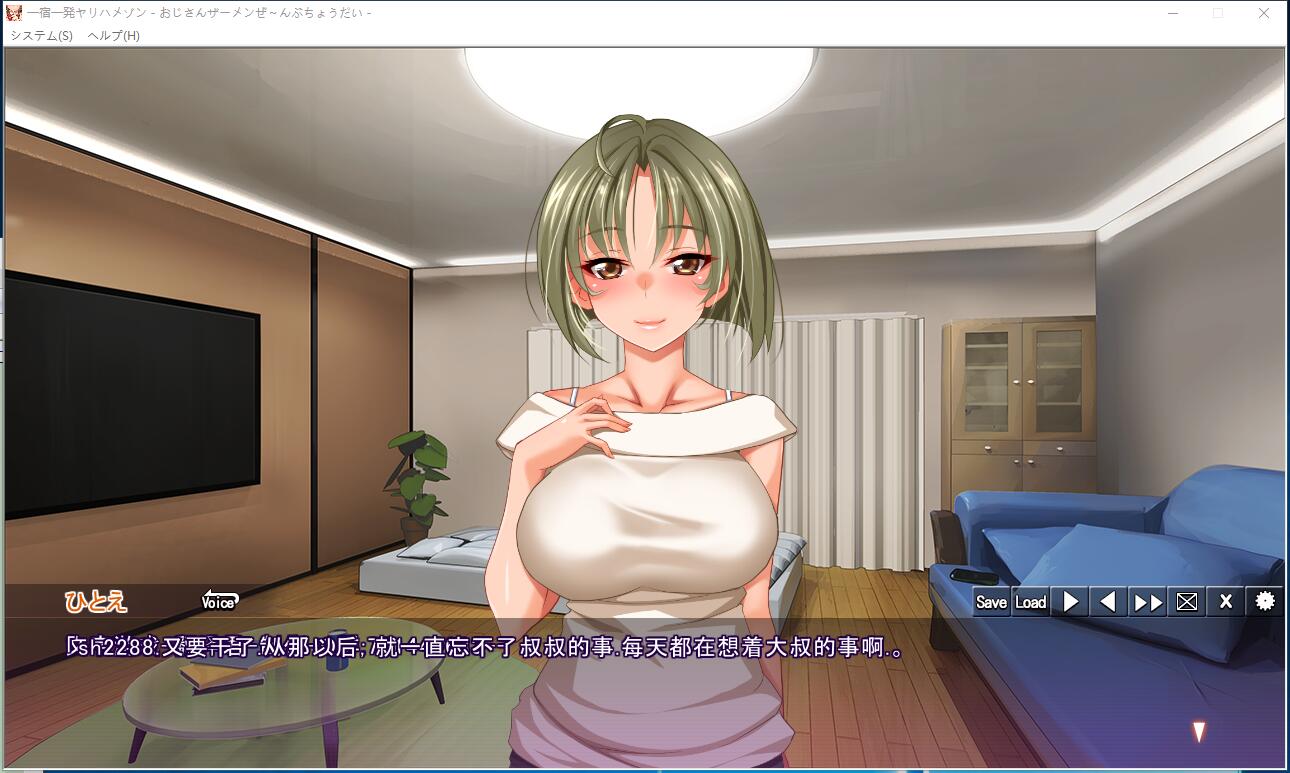
Task: Activate the double-arrow fast-forward skip
Action: click(1147, 602)
